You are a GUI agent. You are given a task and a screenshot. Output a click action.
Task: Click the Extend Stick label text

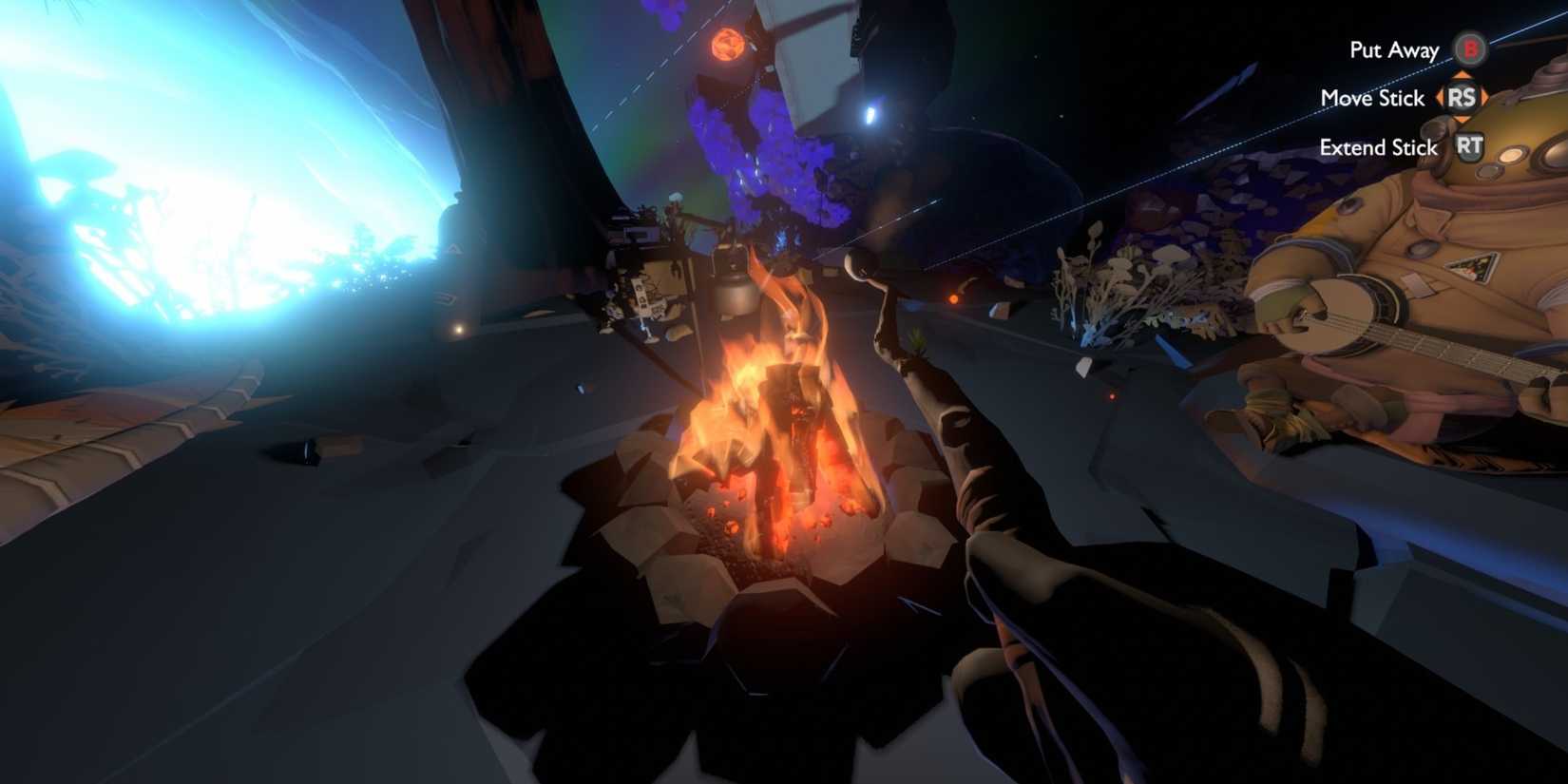(1378, 147)
